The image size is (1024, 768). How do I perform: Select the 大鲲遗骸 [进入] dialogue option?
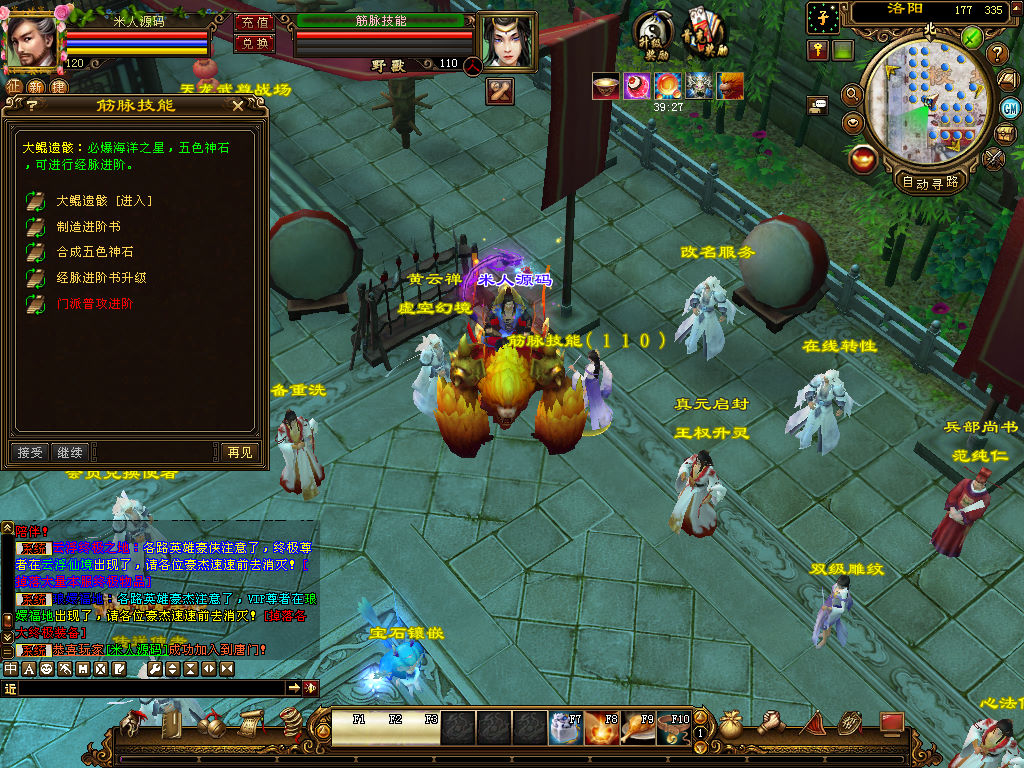[x=104, y=201]
